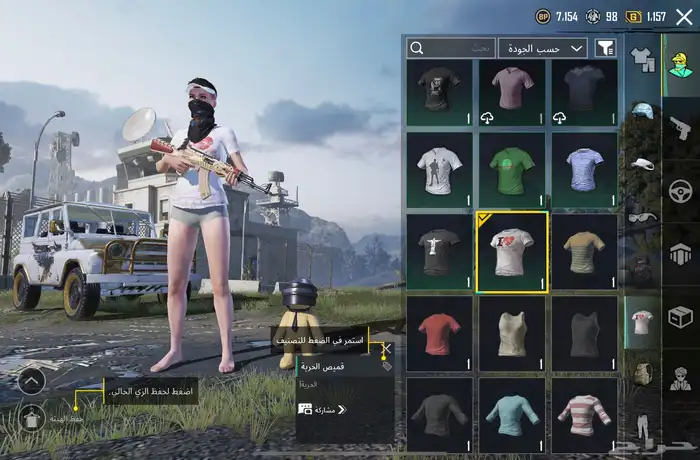Open the item filter button
The height and width of the screenshot is (460, 700).
coord(605,47)
